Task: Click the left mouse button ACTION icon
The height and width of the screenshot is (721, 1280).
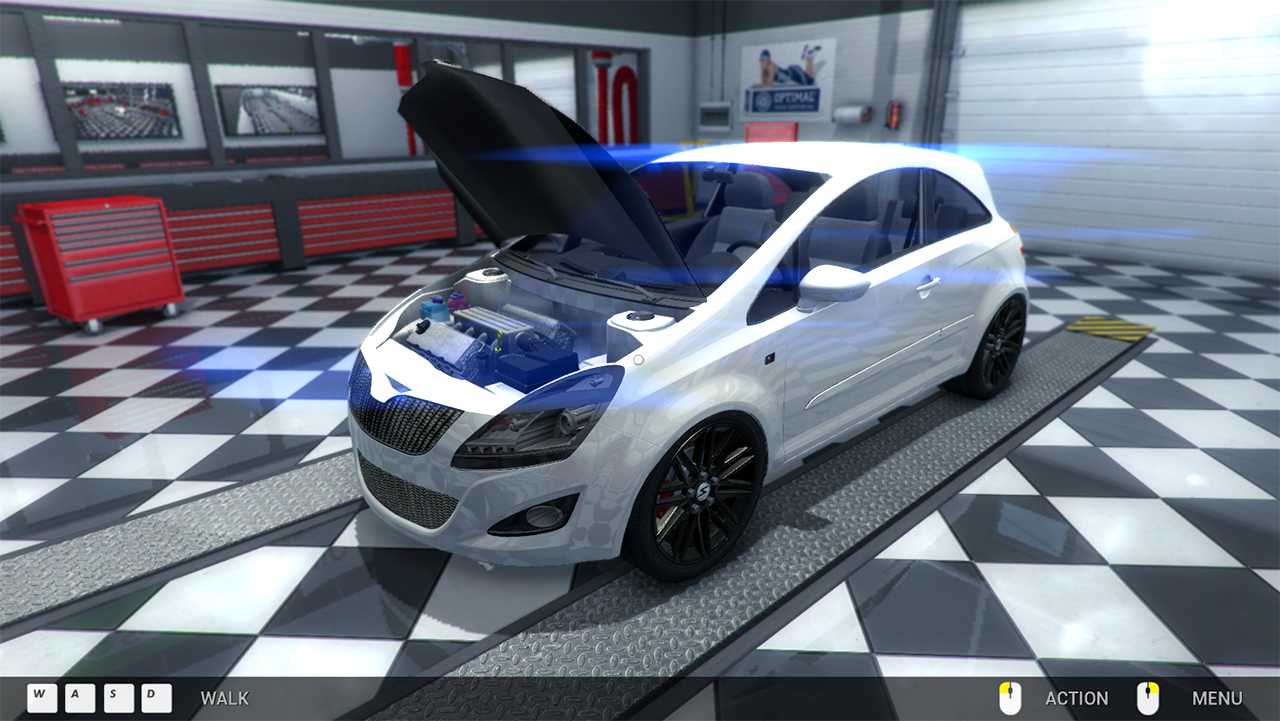Action: pyautogui.click(x=1010, y=697)
